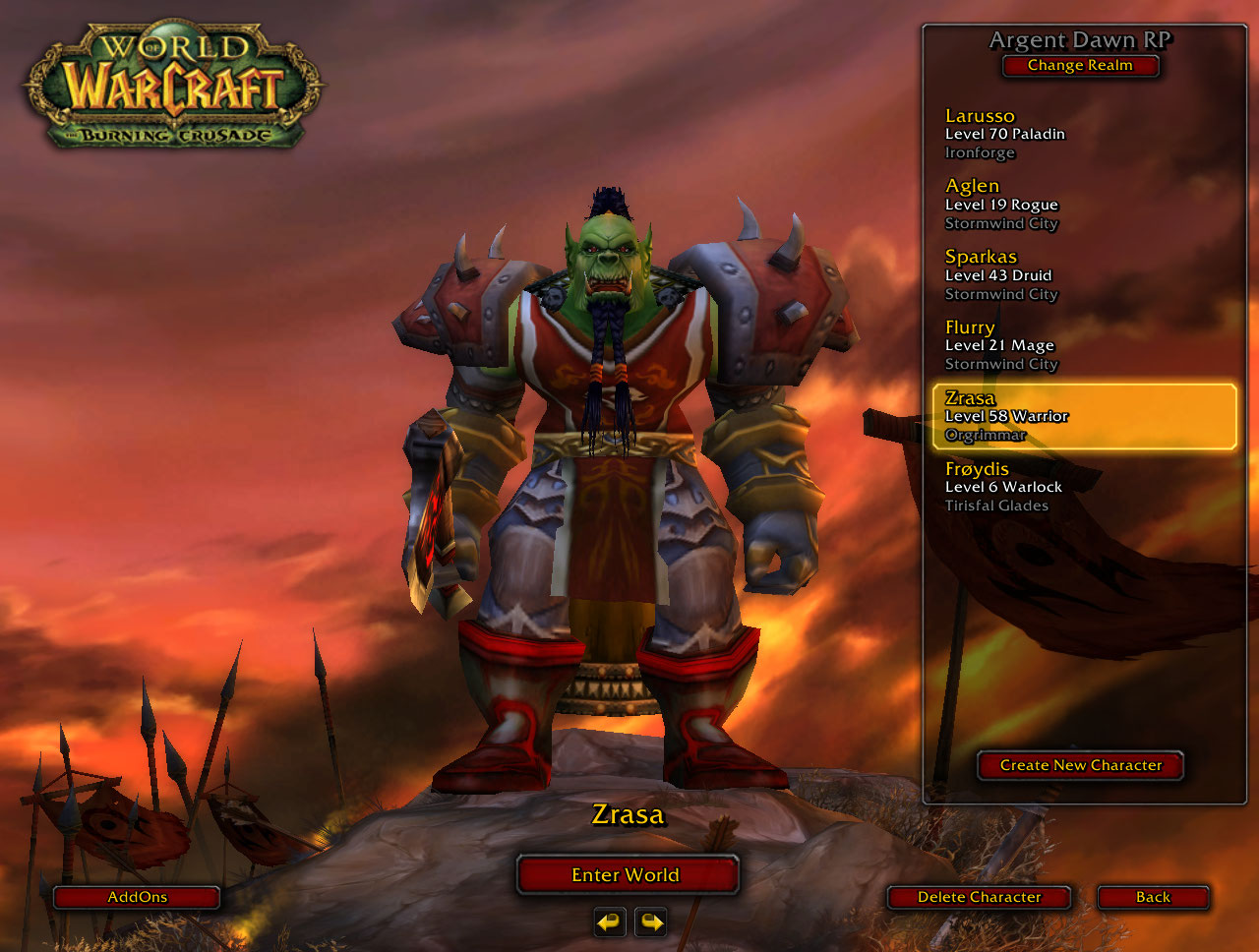Choose Frøydis the Level 6 Warlock

pos(1082,487)
